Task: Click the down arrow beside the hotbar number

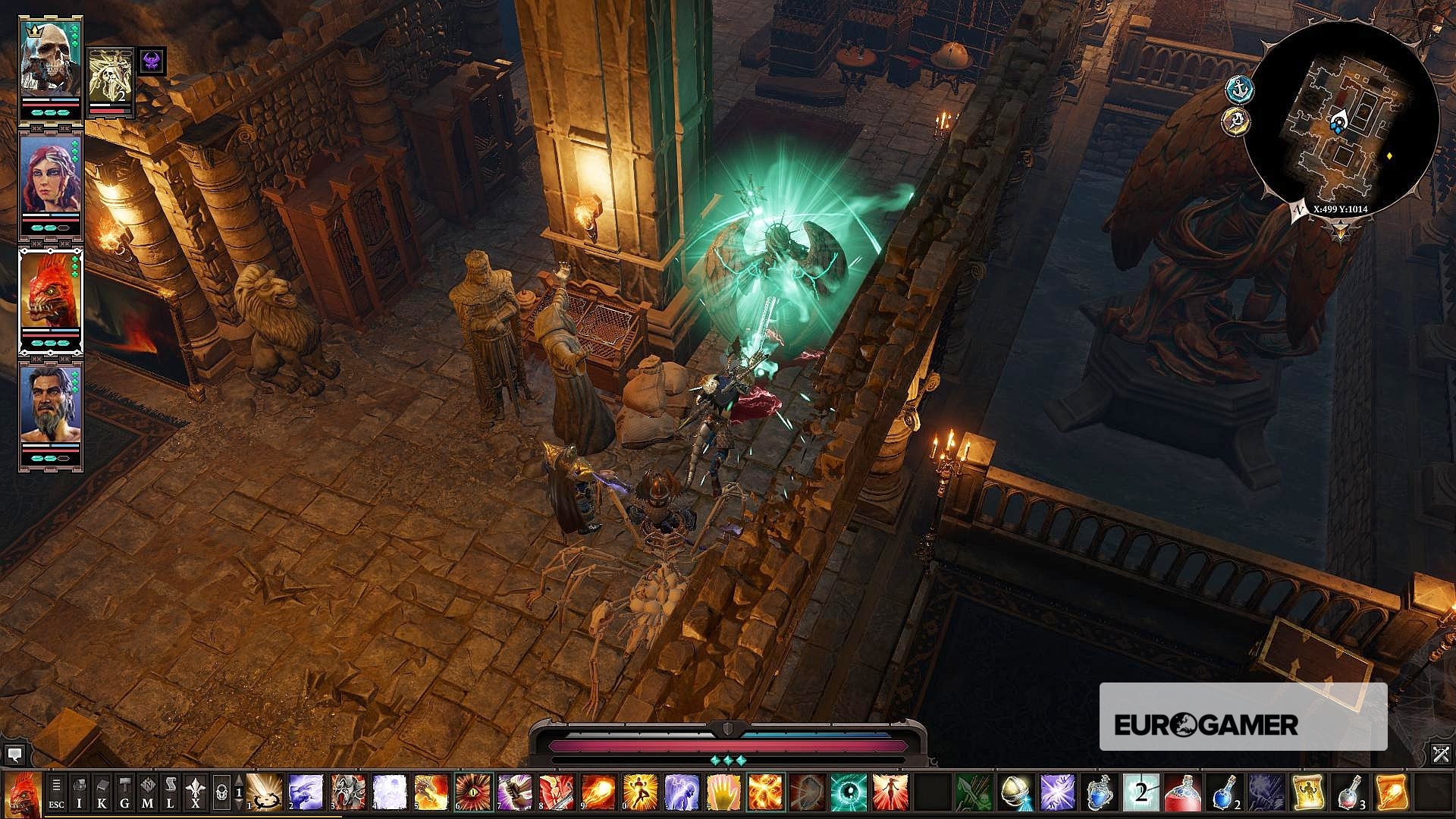Action: click(x=238, y=804)
